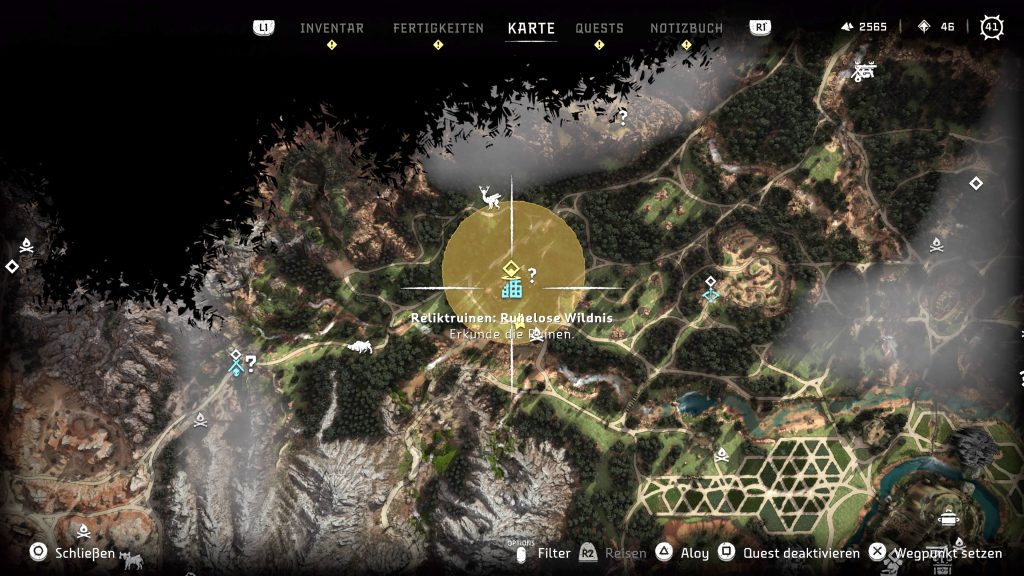The image size is (1024, 576).
Task: Show the Notizbuch tab
Action: coord(686,28)
